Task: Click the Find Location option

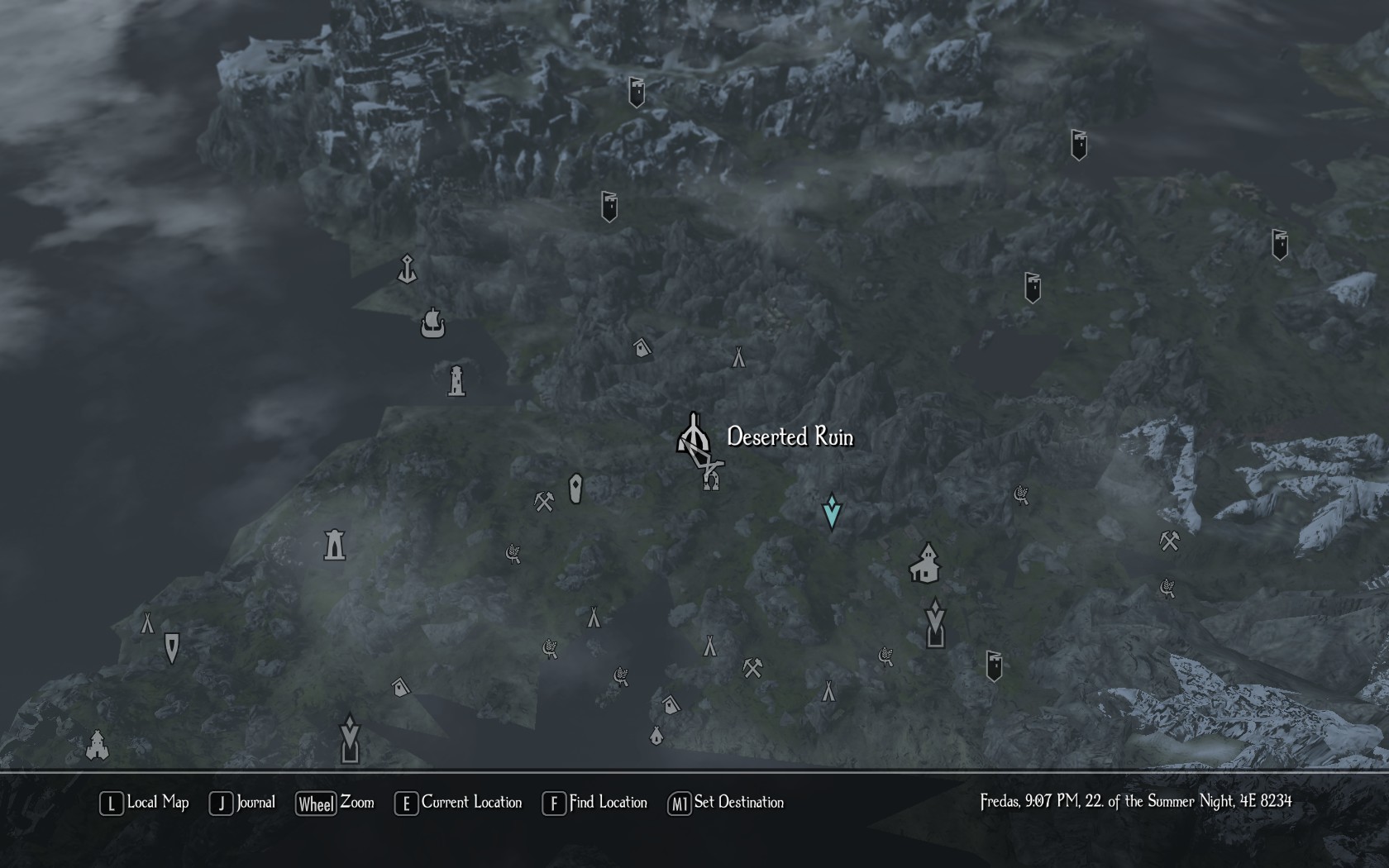Action: (x=595, y=803)
